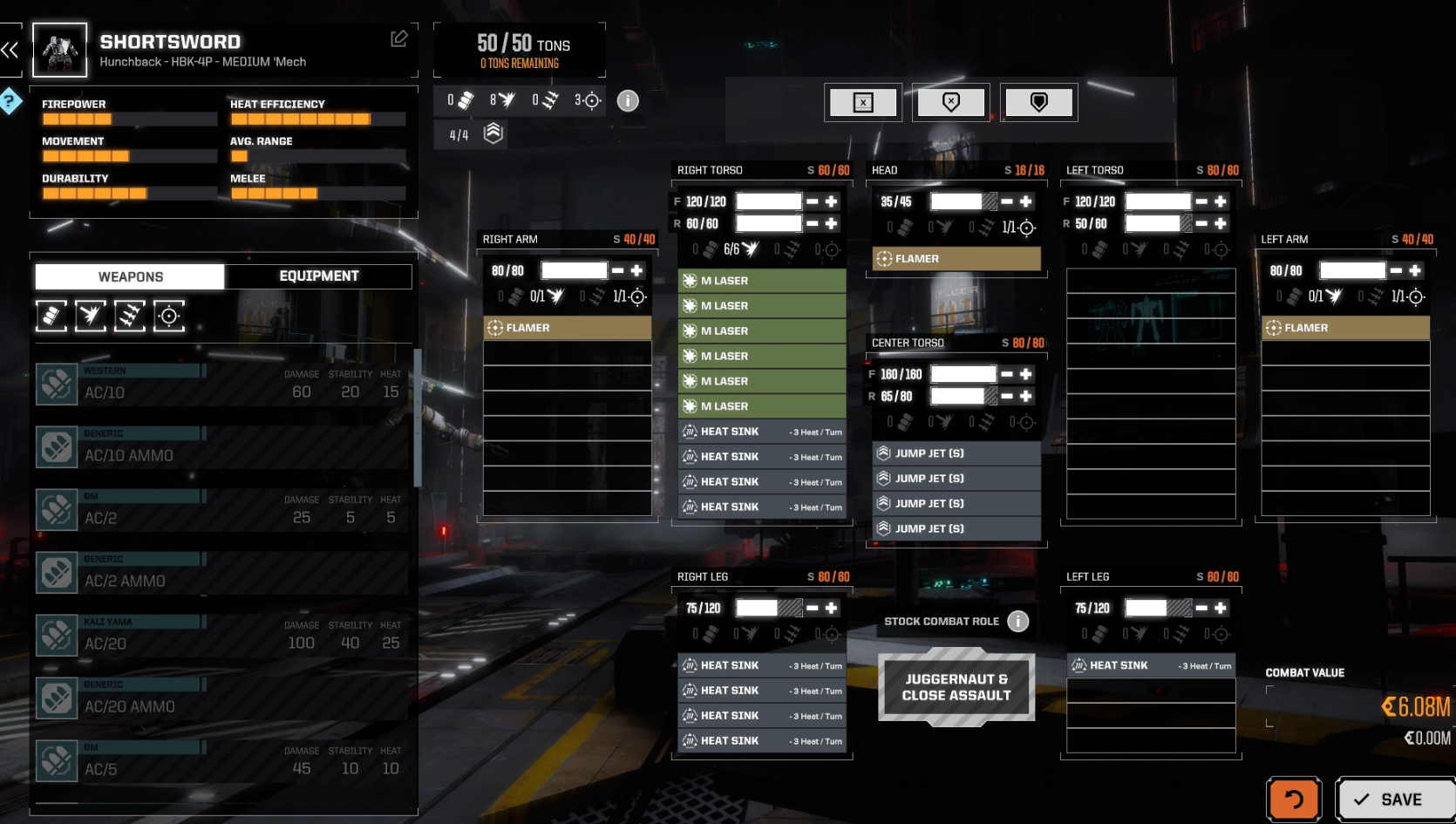Decrease Left Arm armor with minus button

pyautogui.click(x=1396, y=270)
